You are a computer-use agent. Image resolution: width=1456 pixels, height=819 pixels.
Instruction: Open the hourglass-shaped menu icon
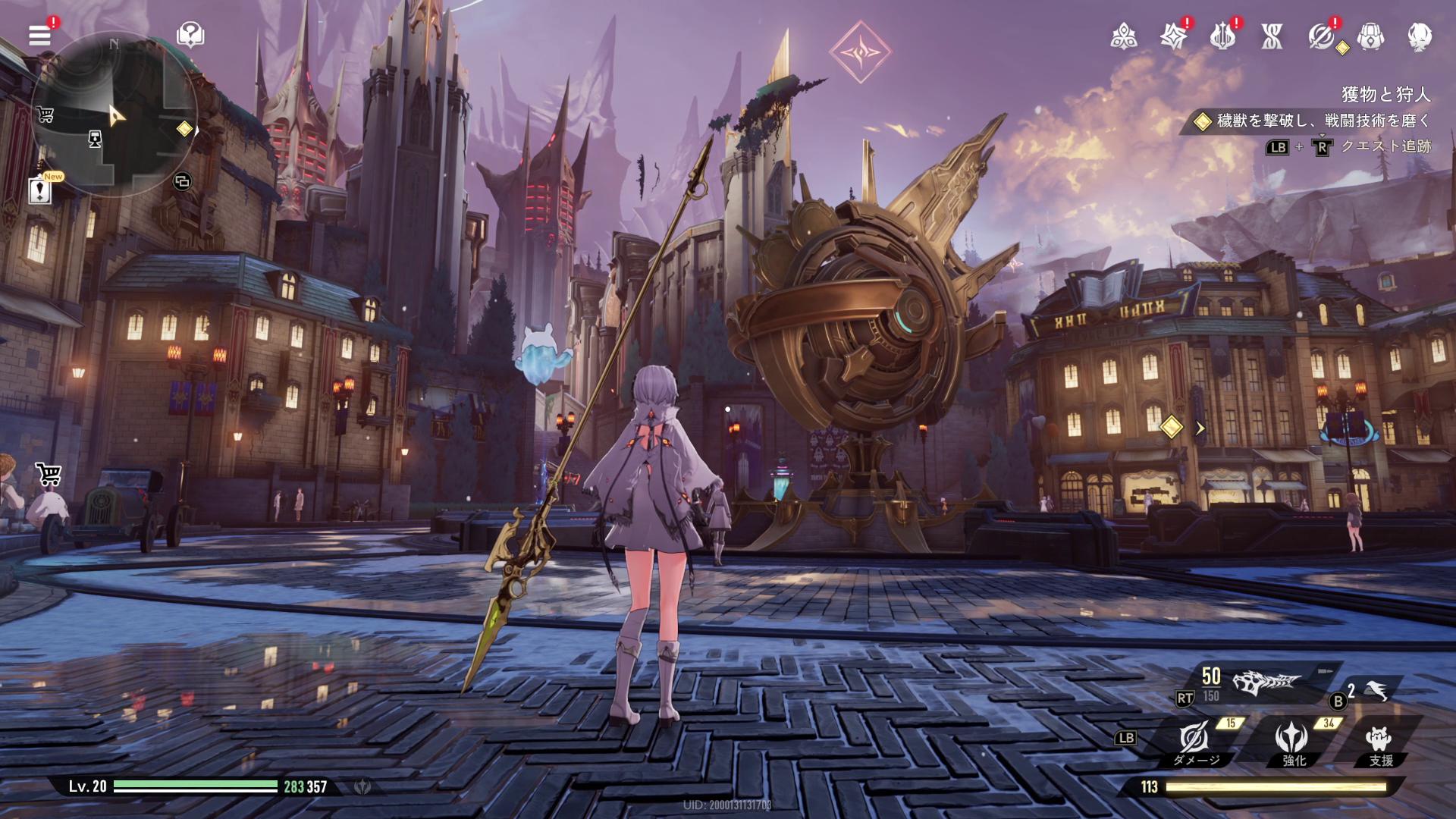pos(1272,36)
